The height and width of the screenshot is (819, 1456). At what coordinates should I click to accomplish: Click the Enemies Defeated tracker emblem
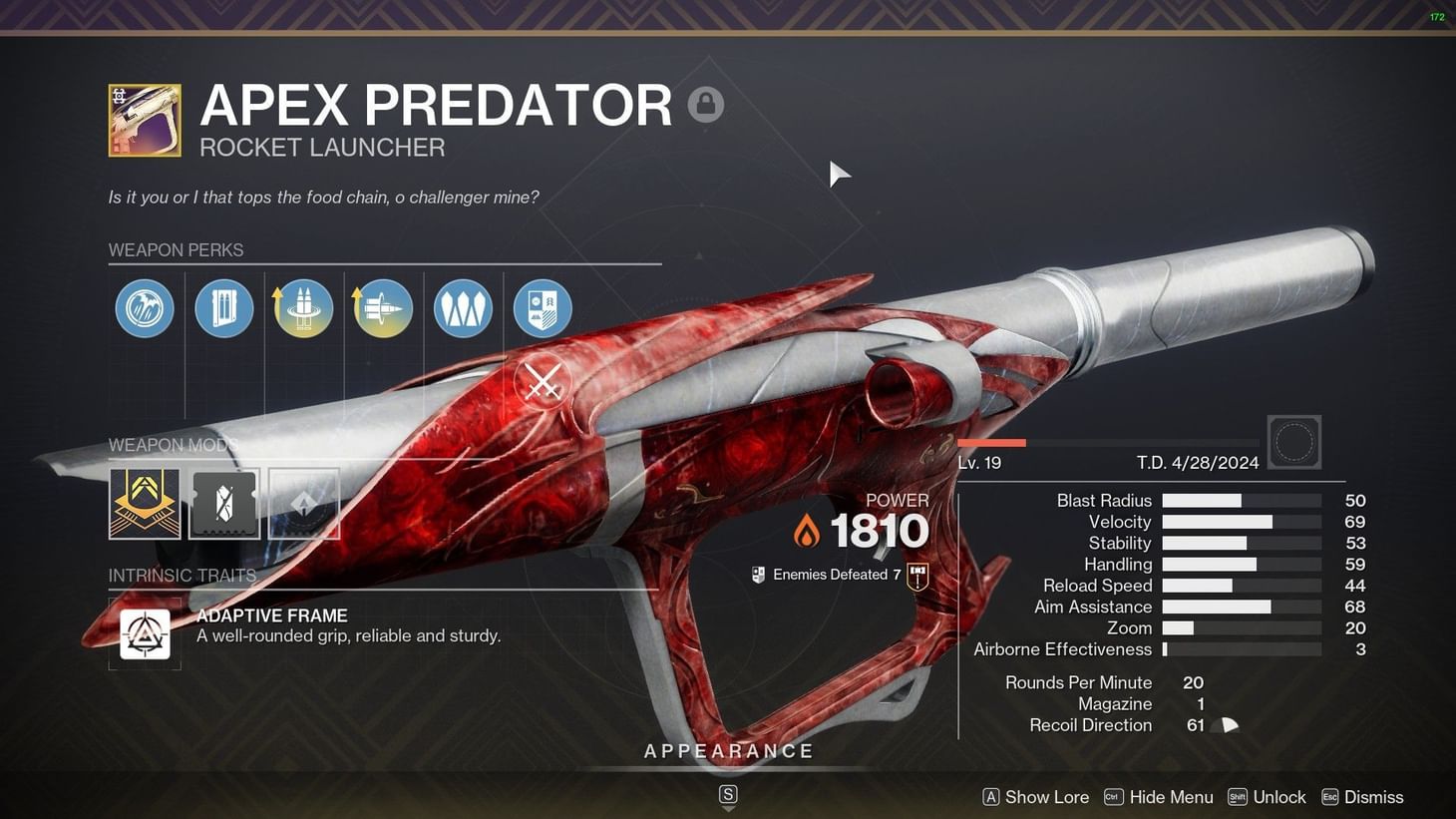pyautogui.click(x=915, y=575)
